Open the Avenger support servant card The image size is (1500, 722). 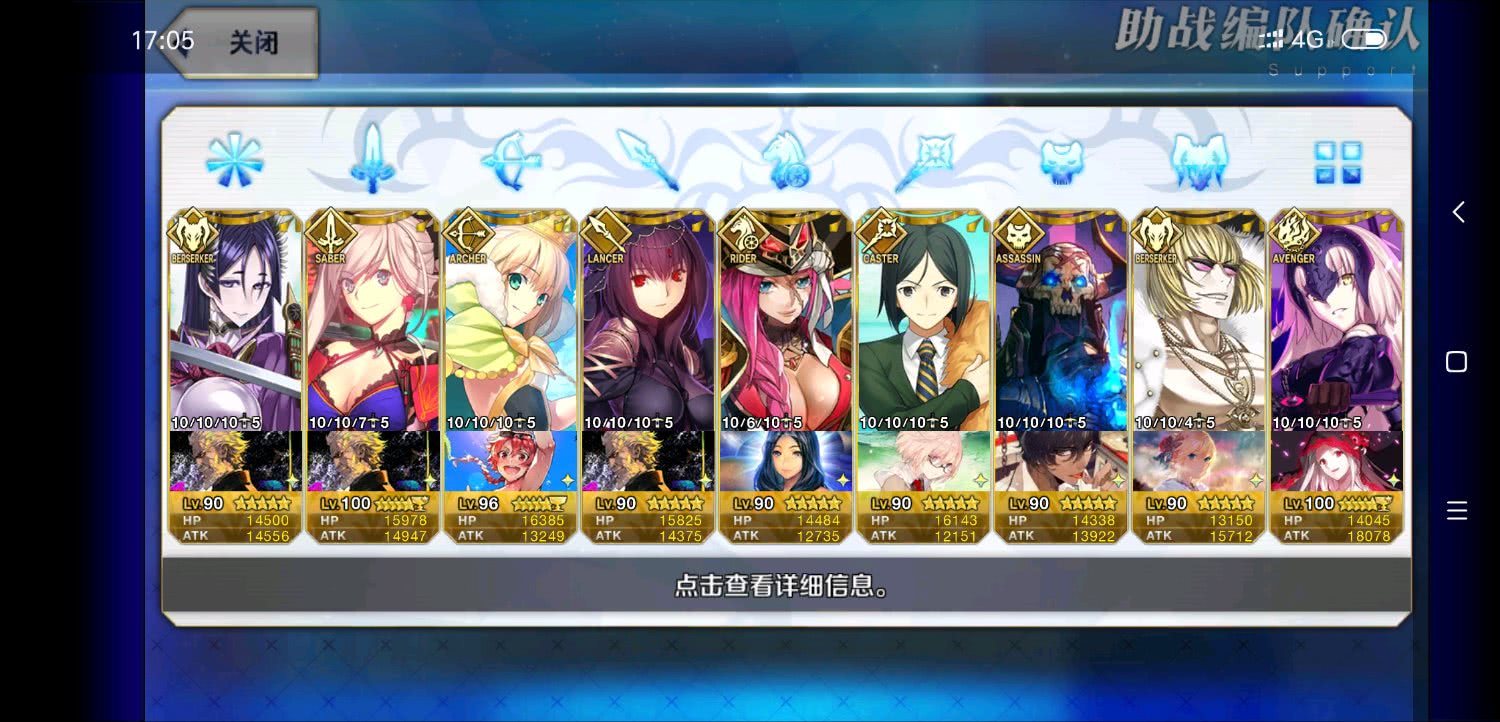click(x=1336, y=330)
